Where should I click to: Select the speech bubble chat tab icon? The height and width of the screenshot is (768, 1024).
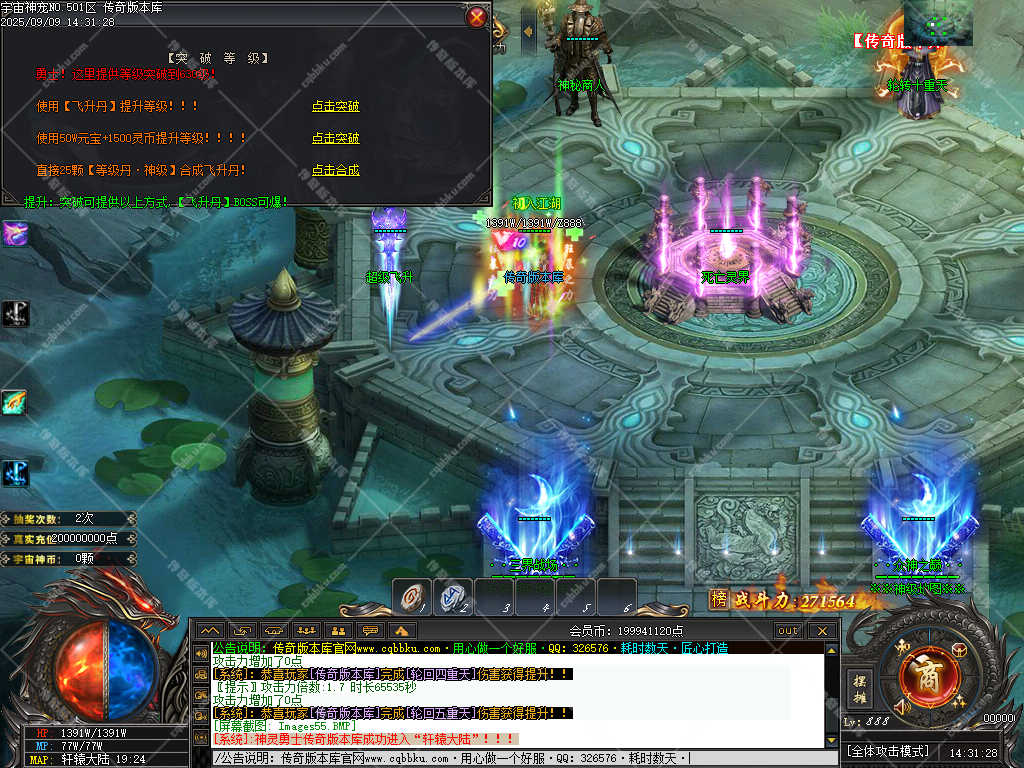tap(370, 631)
